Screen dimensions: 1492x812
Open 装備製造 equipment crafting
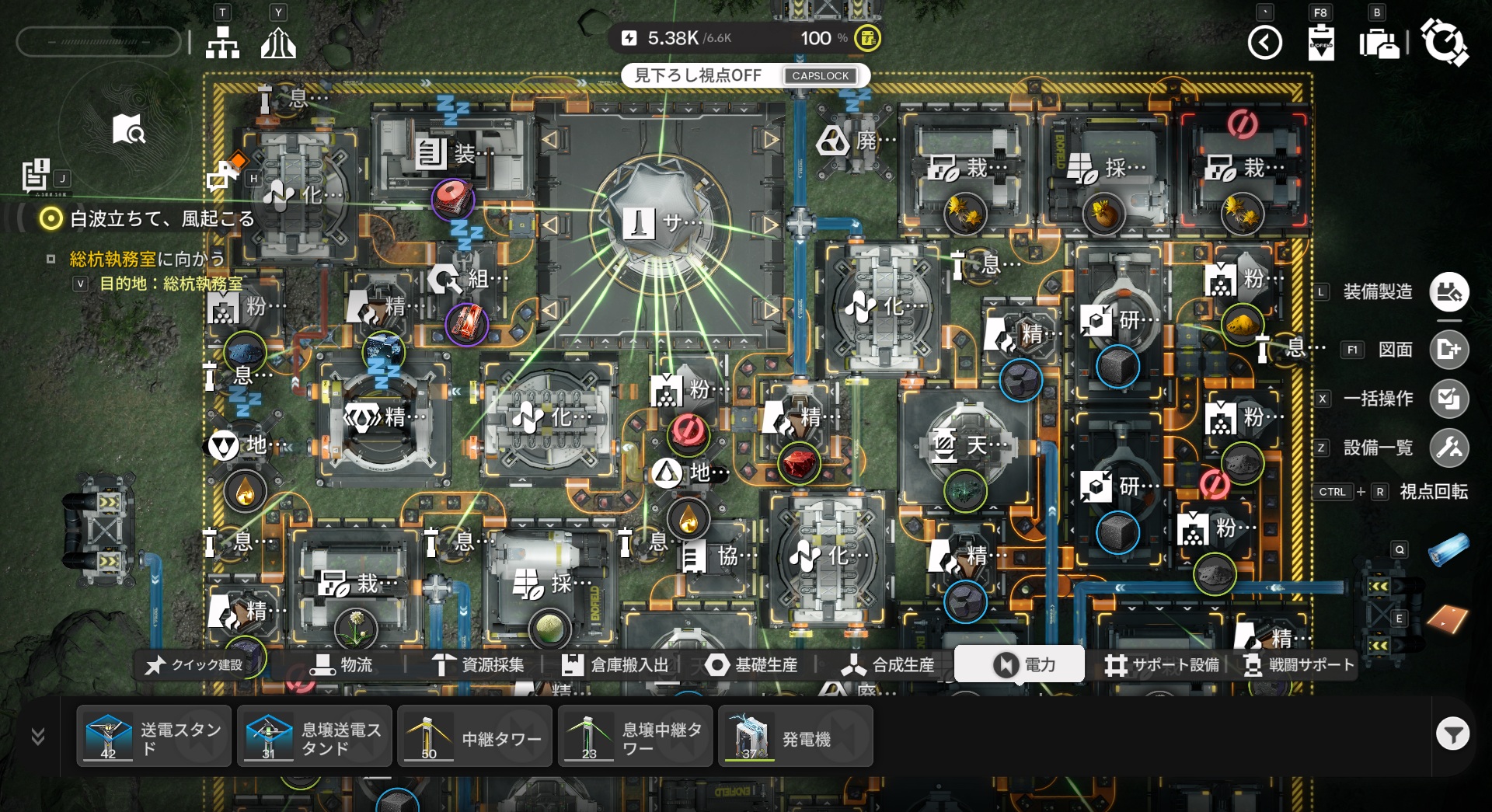pyautogui.click(x=1448, y=292)
